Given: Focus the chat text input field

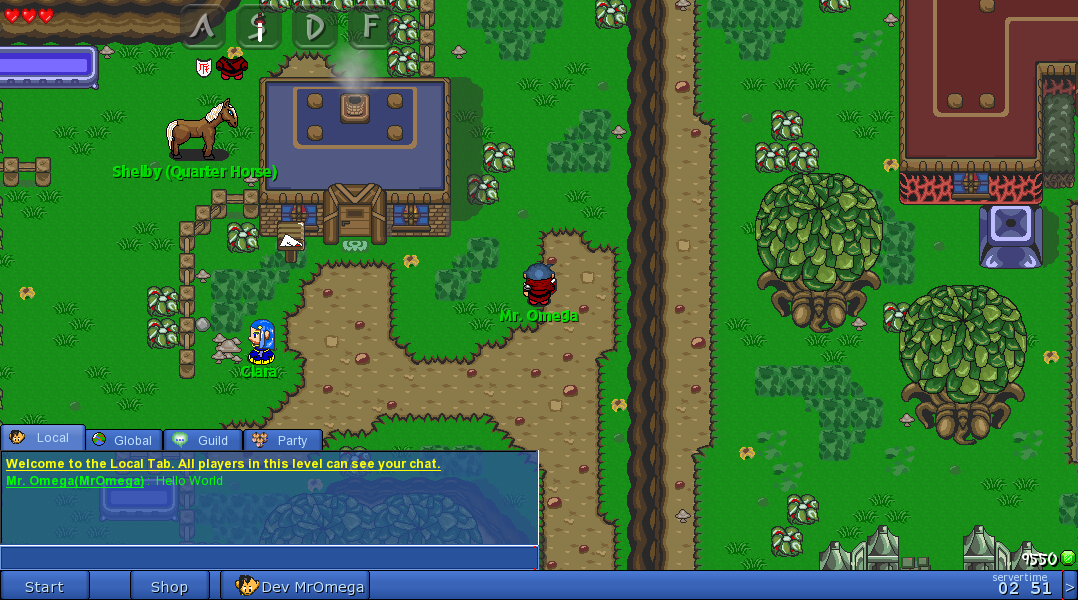Looking at the screenshot, I should pos(269,557).
